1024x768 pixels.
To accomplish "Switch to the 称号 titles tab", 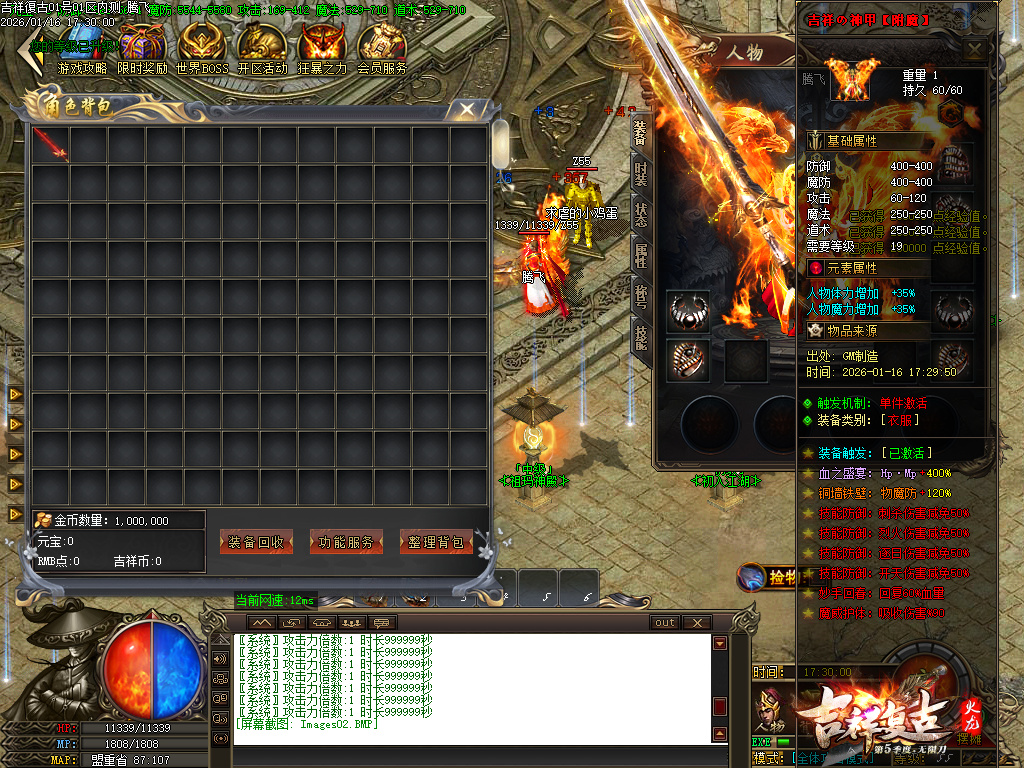I will click(640, 297).
